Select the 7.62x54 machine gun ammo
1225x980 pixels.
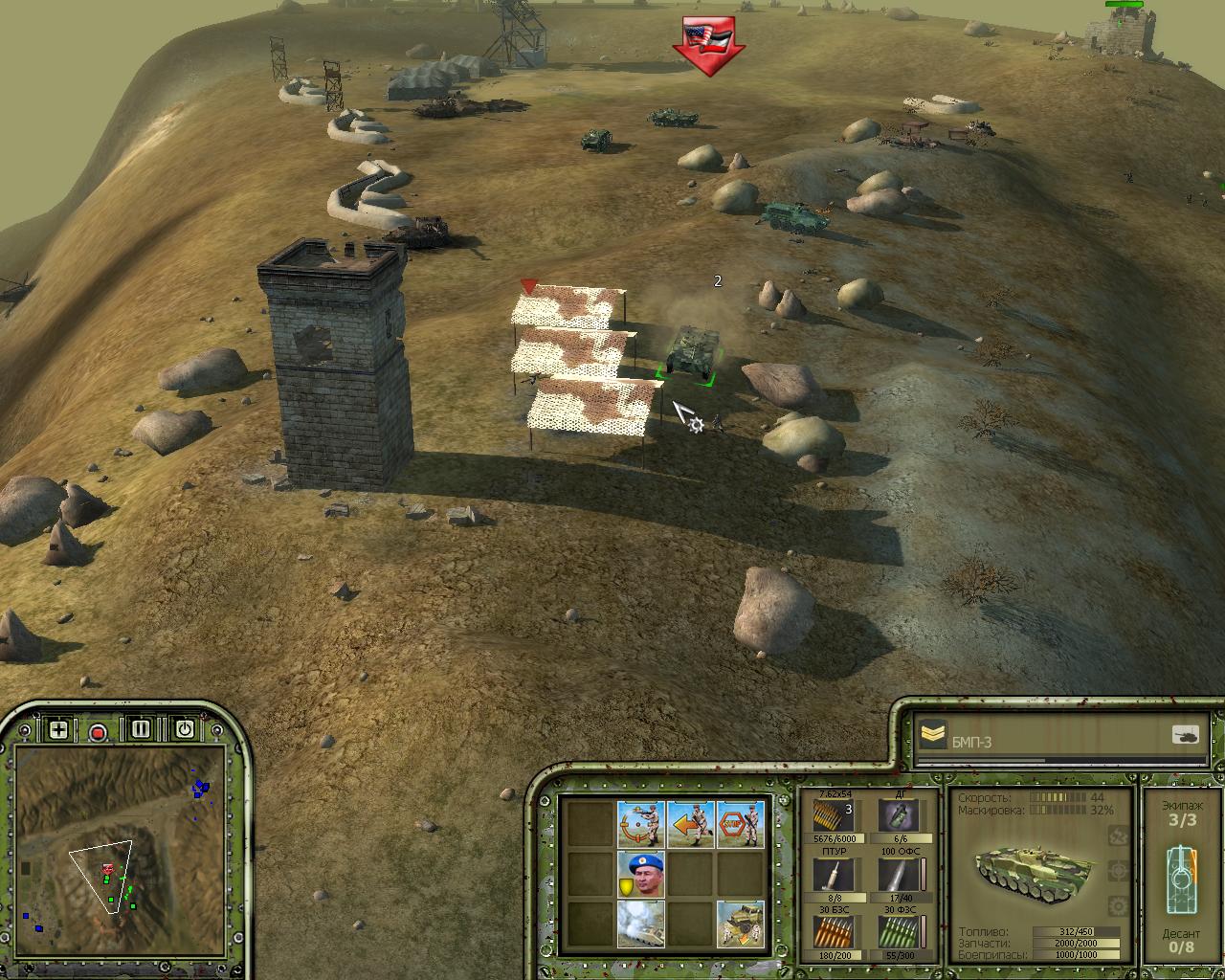[x=833, y=816]
